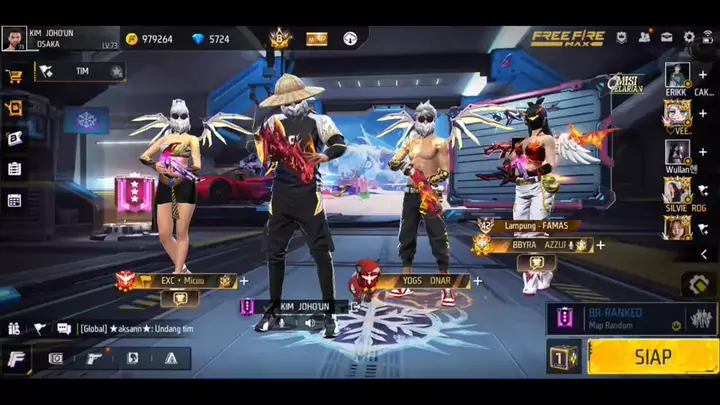Tap the yellow SIAP ready button
This screenshot has width=720, height=405.
652,357
